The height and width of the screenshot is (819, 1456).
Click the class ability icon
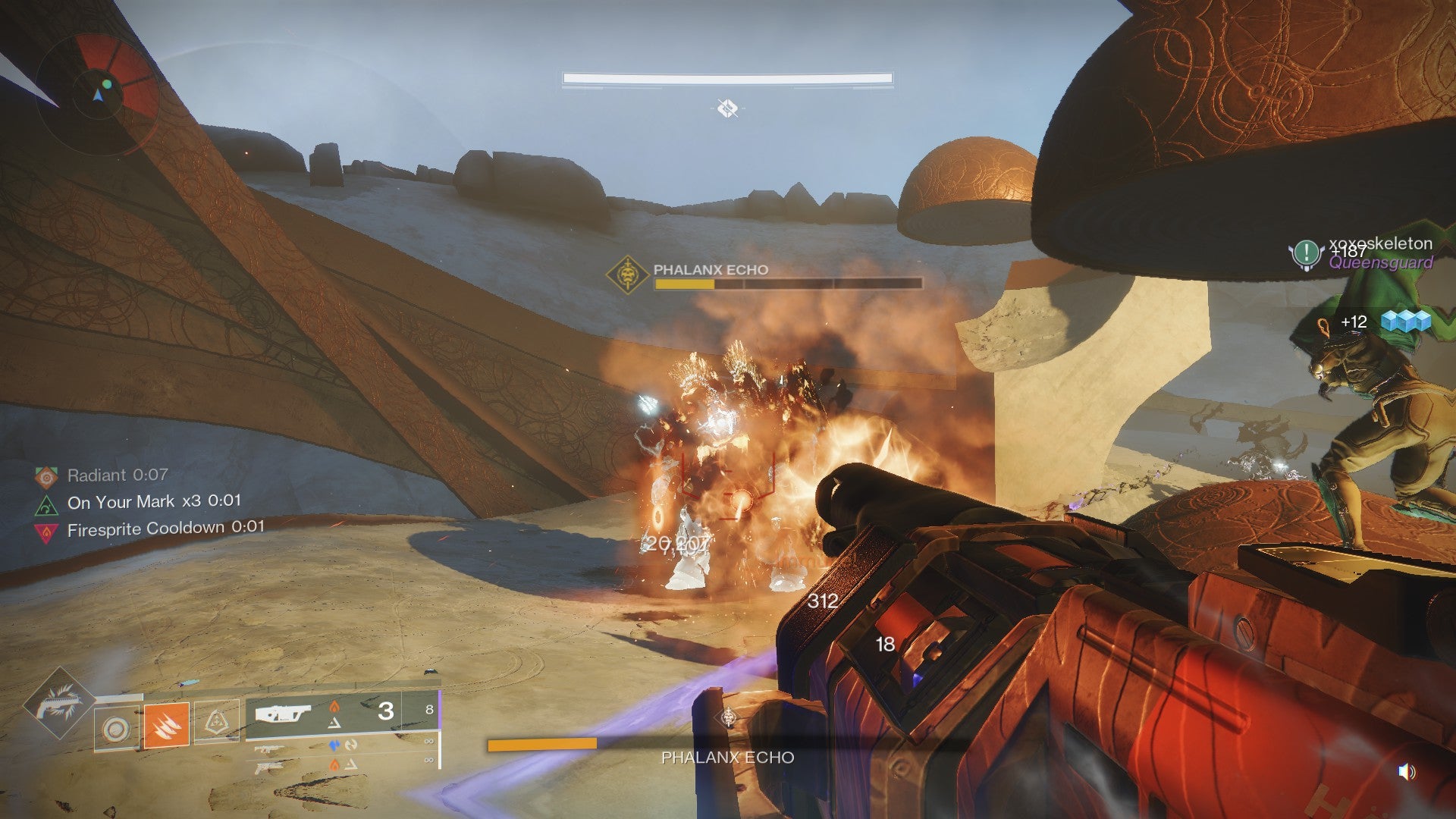(x=217, y=721)
